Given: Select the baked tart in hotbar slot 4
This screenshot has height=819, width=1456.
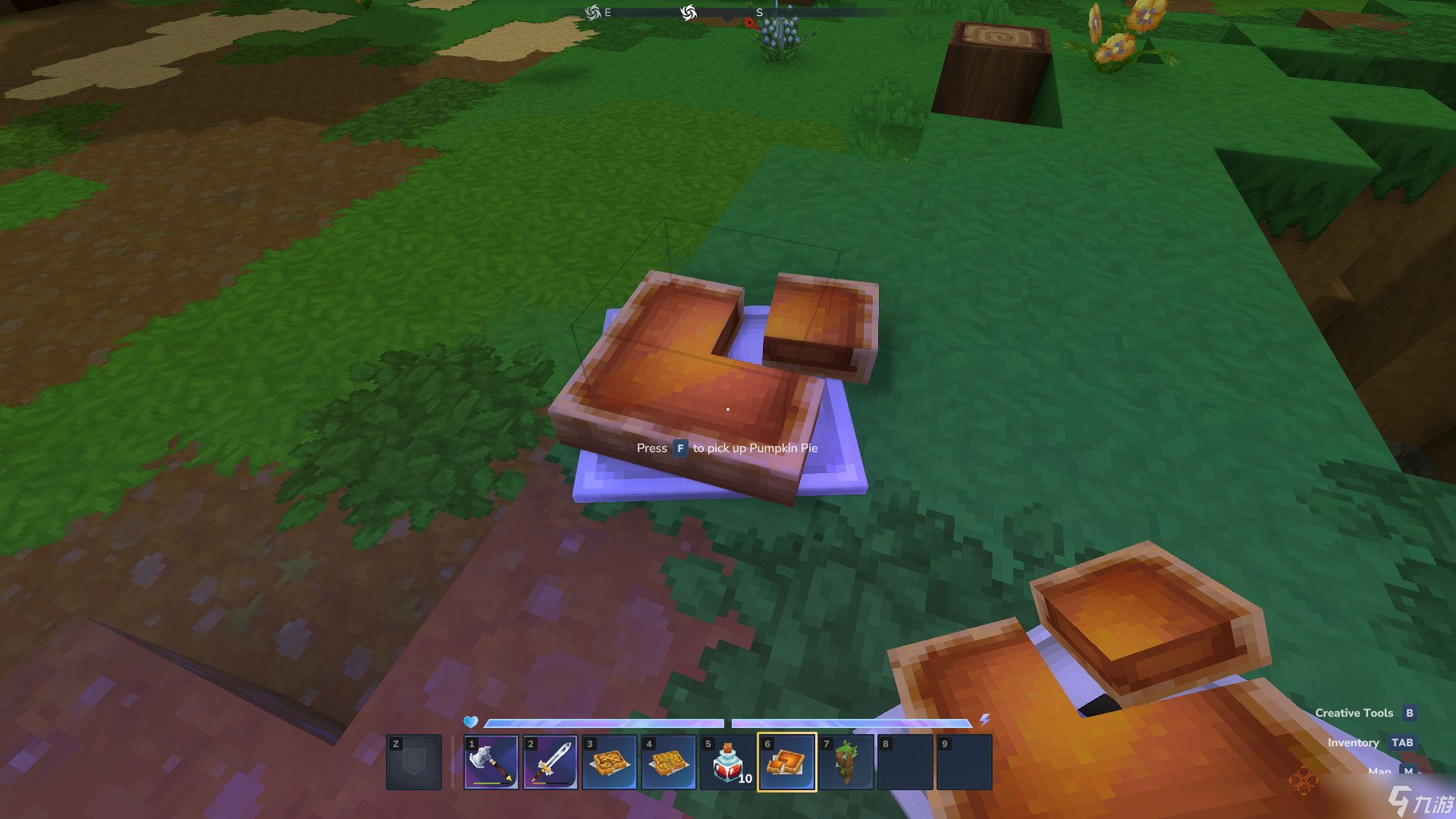Looking at the screenshot, I should coord(668,762).
